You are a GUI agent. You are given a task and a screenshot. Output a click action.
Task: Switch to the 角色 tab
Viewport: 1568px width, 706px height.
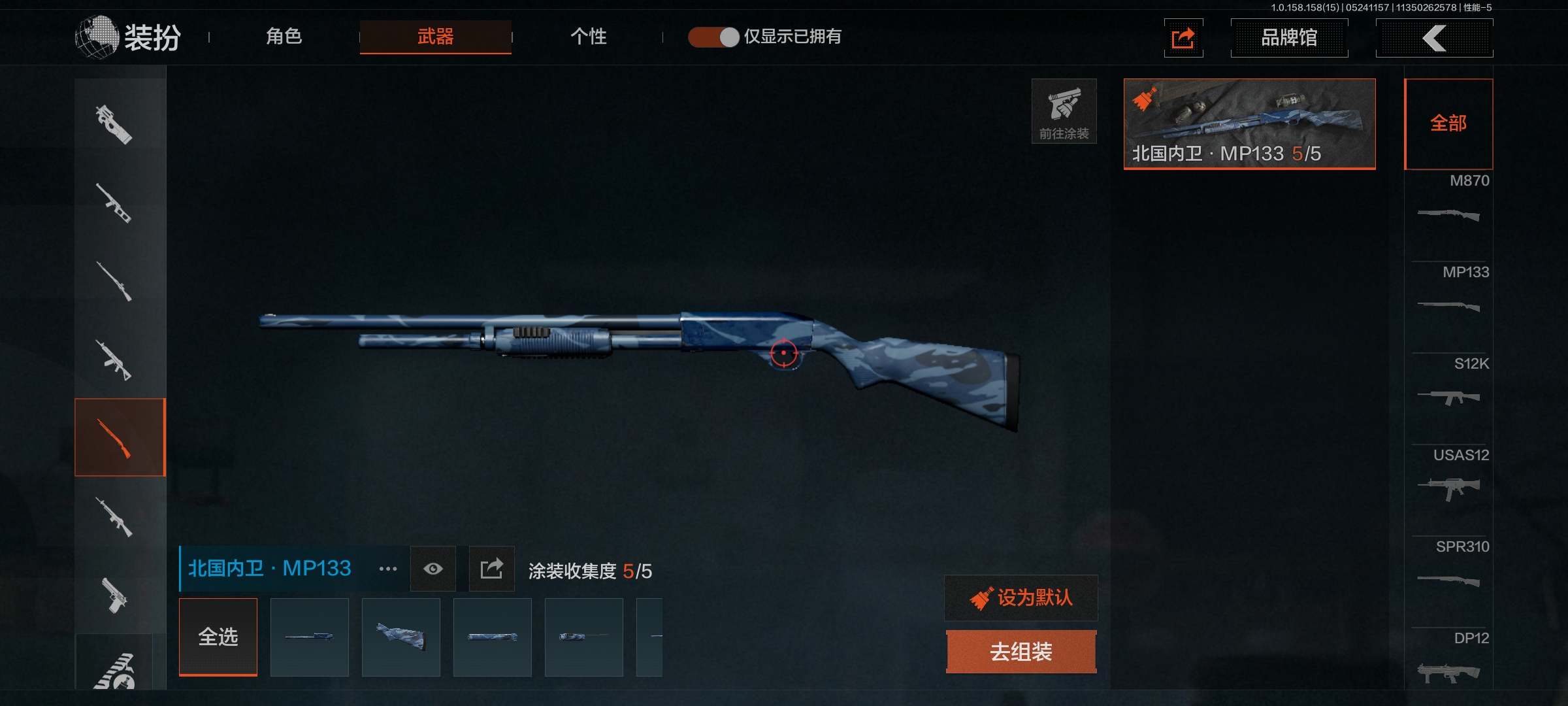[284, 37]
